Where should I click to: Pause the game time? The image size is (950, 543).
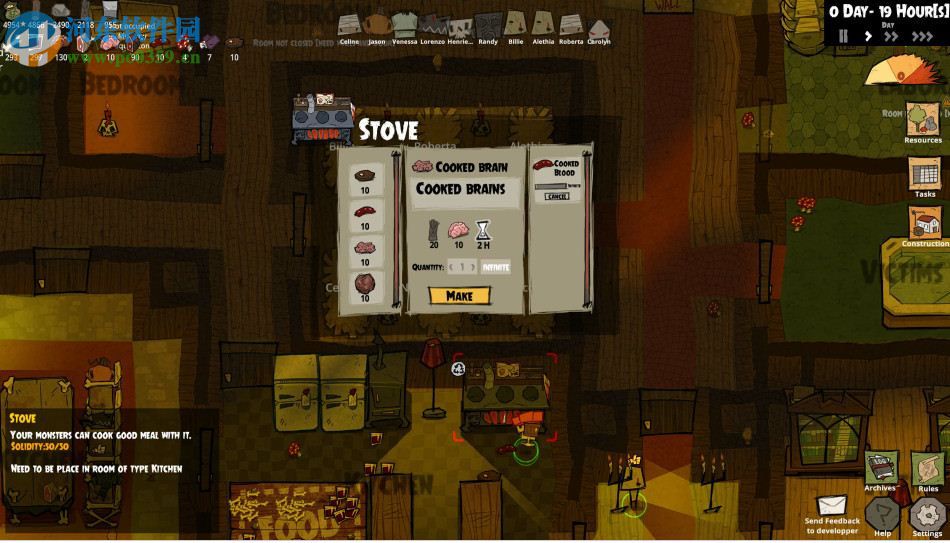point(843,36)
